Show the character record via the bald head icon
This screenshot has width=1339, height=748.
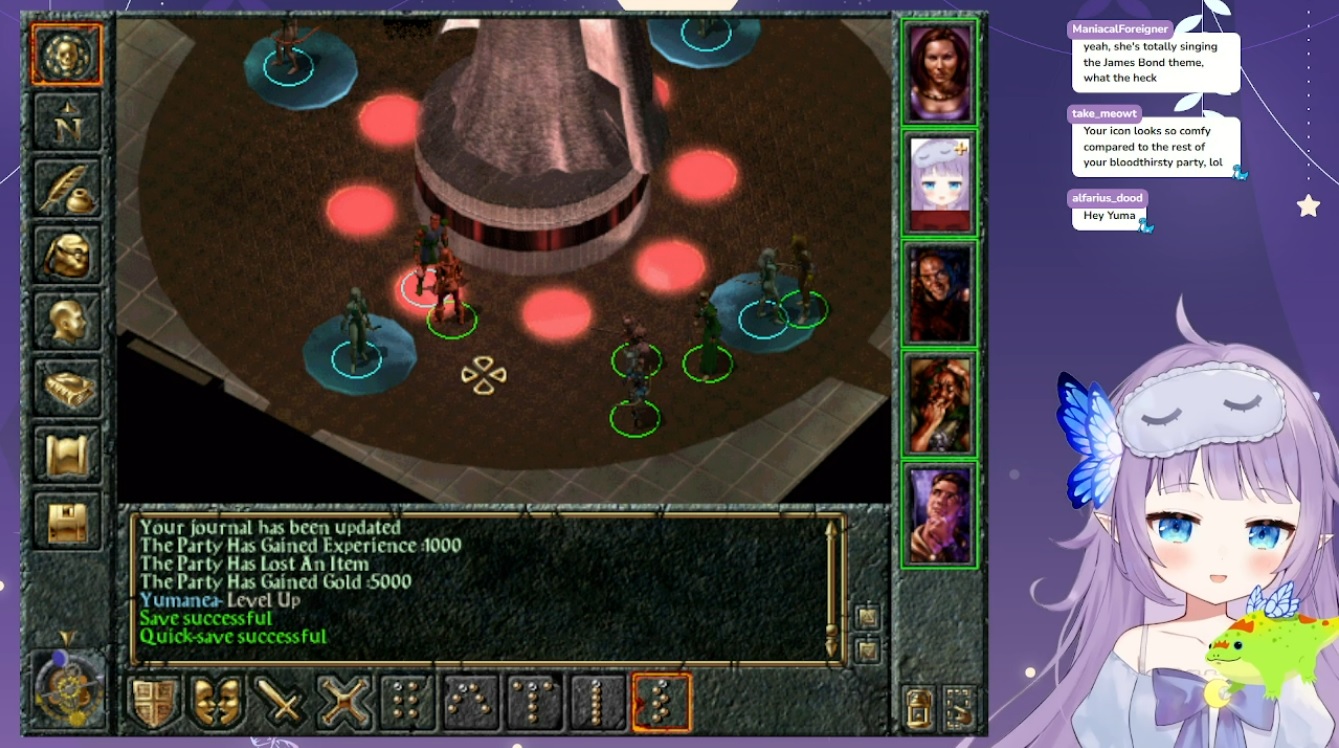[67, 320]
